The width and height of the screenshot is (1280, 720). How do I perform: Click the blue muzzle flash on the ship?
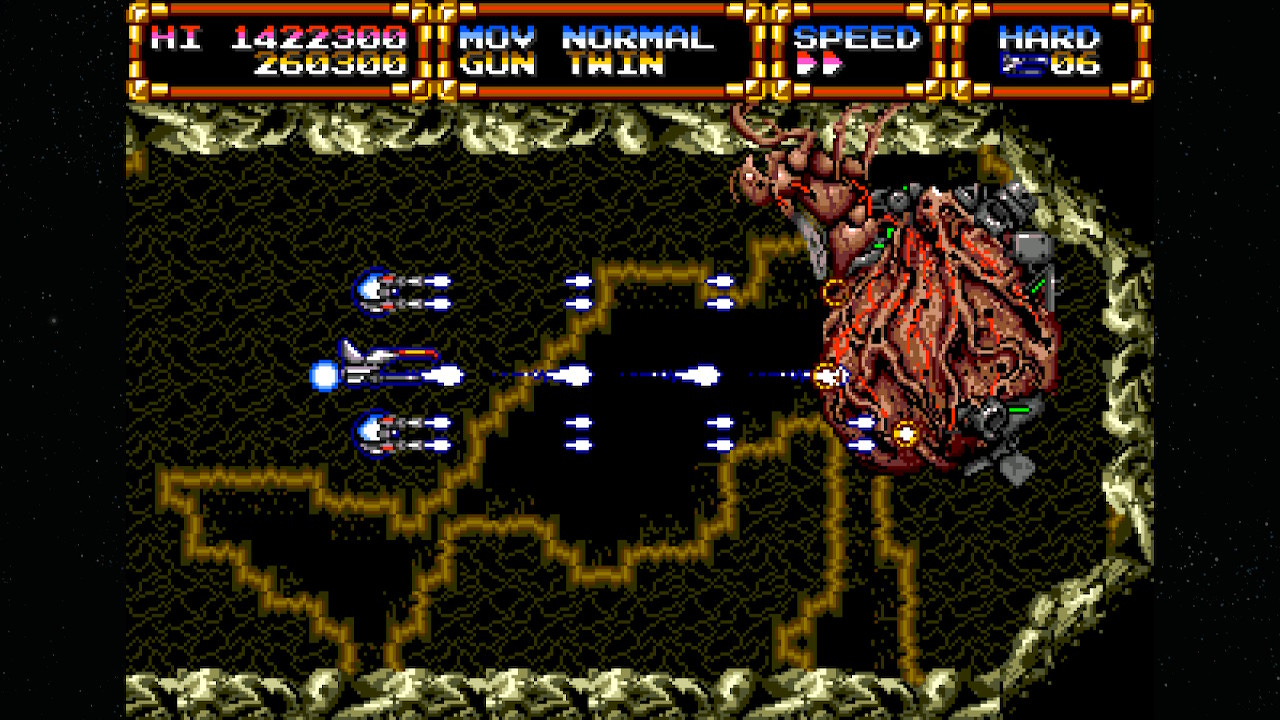coord(325,374)
